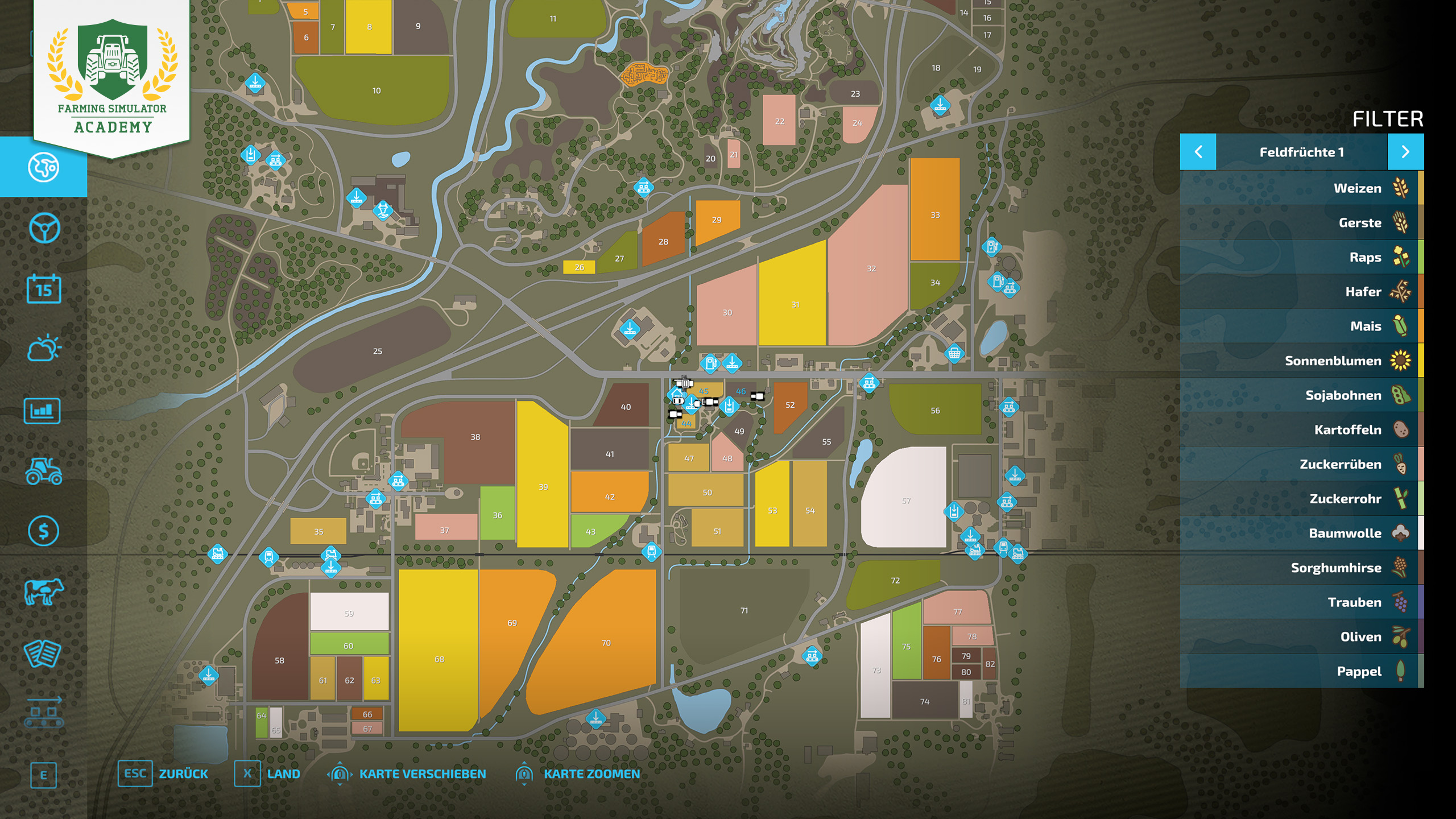Select the steering wheel sidebar tab
The image size is (1456, 819).
pyautogui.click(x=44, y=228)
